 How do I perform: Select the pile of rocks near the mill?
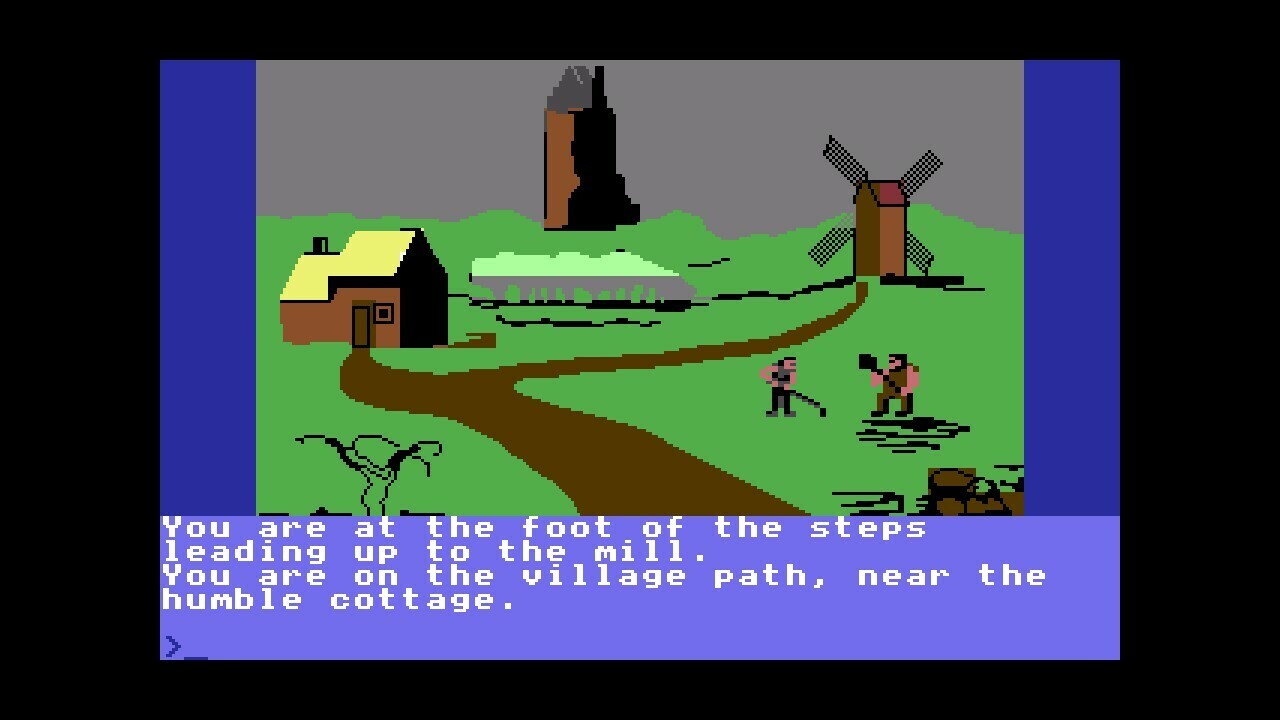click(x=960, y=490)
